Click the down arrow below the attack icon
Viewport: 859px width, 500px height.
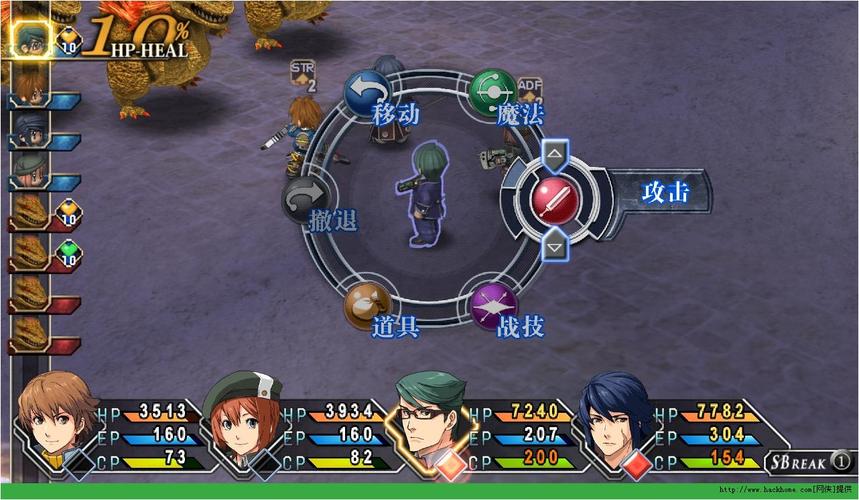tap(554, 244)
